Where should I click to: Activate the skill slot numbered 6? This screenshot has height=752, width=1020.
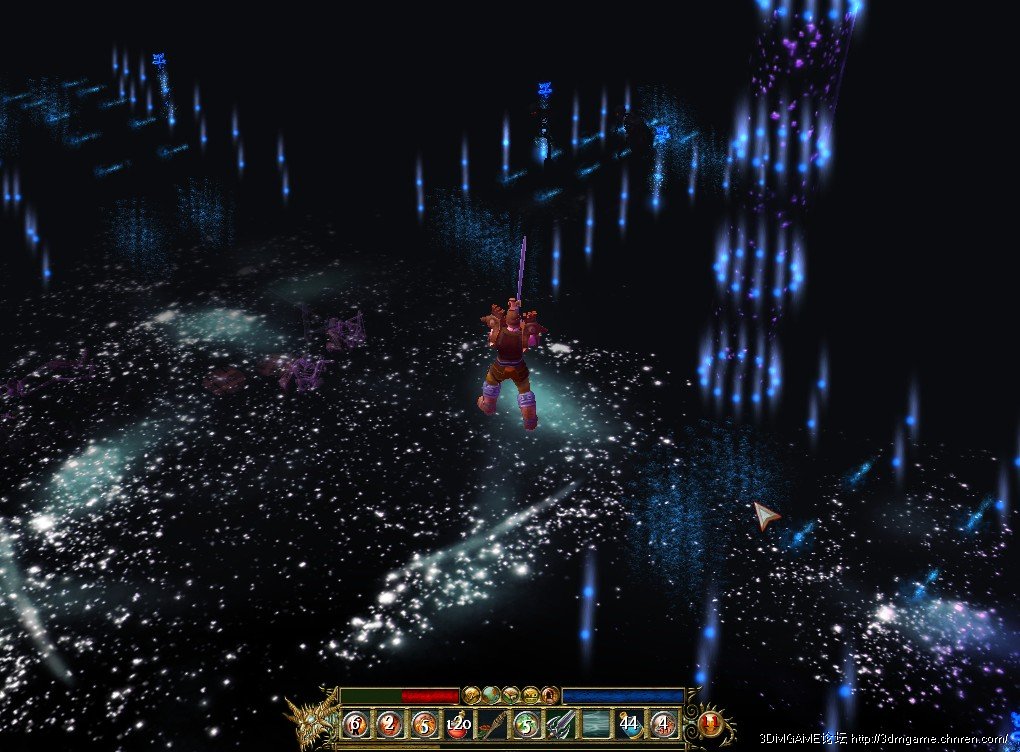(356, 723)
